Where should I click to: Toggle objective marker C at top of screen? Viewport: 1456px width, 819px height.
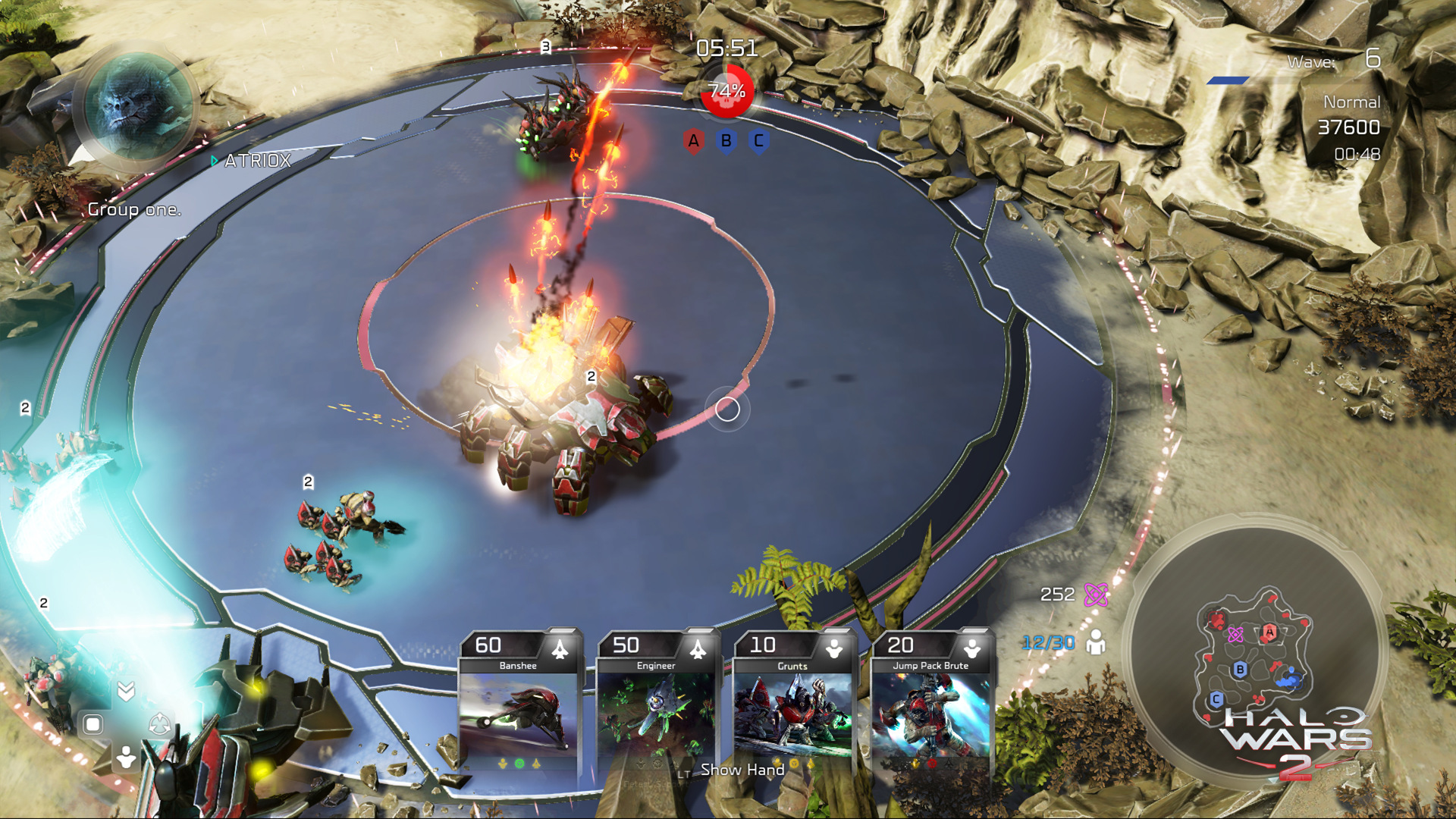(x=758, y=140)
